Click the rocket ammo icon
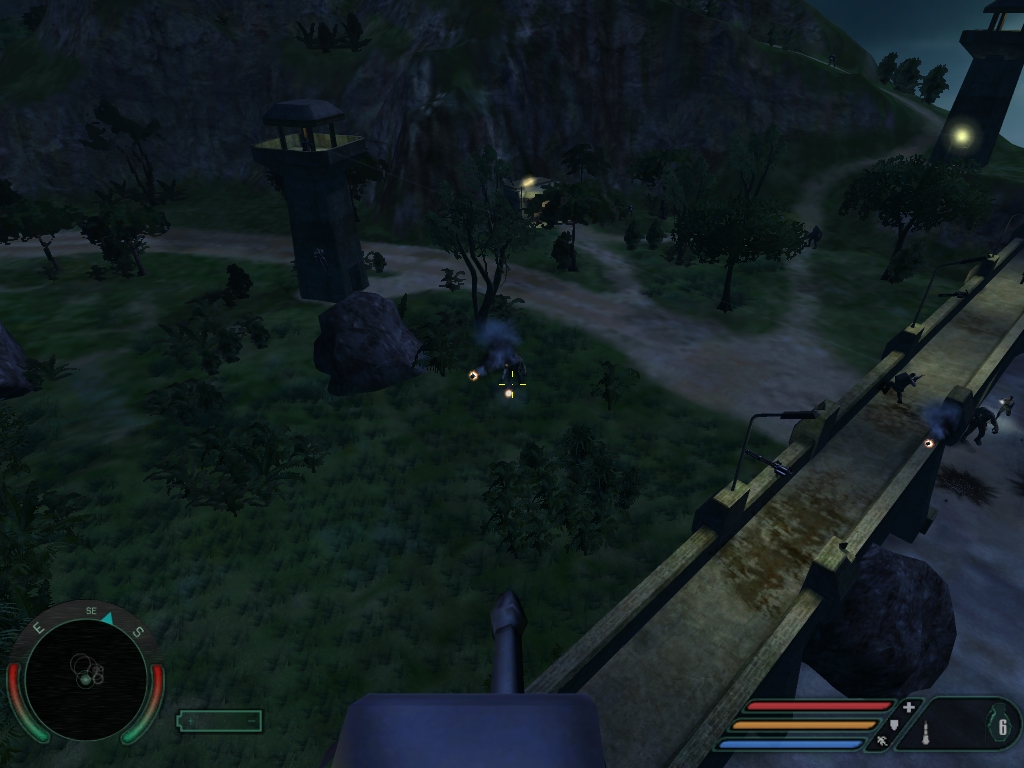Image resolution: width=1024 pixels, height=768 pixels. 926,731
